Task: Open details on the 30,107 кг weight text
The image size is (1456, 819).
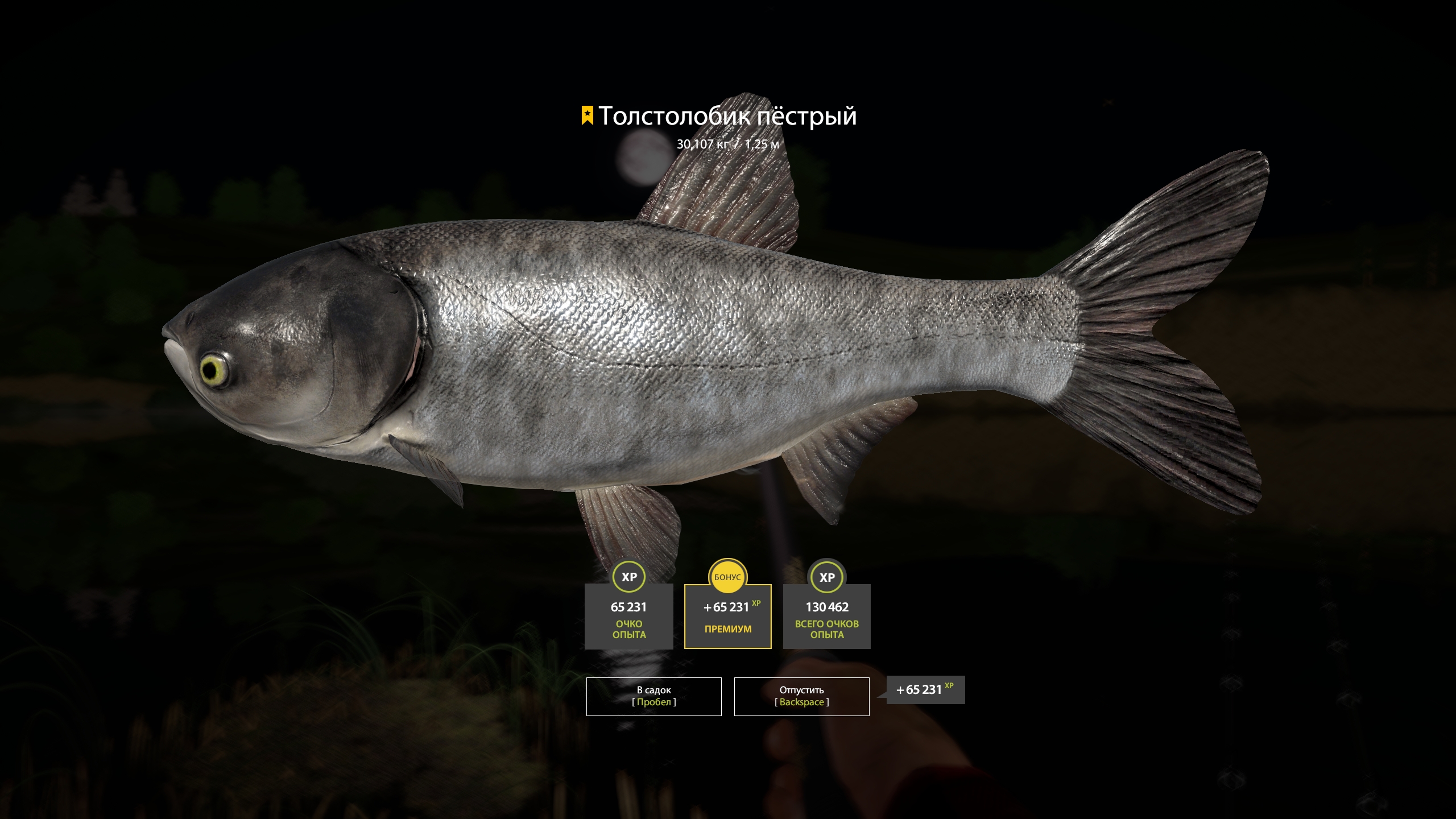Action: coord(704,145)
